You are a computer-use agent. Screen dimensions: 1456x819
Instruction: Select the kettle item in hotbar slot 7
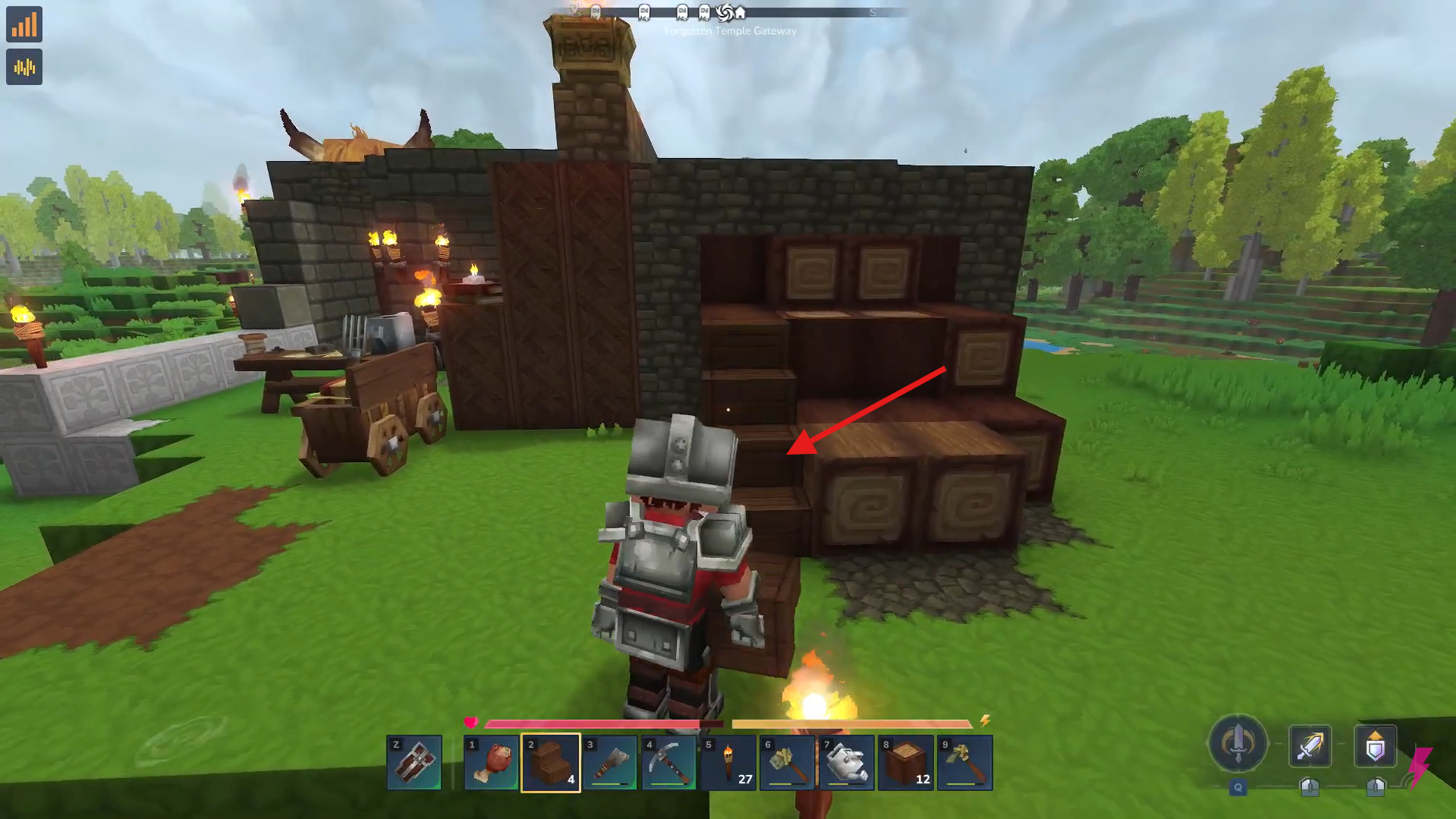point(846,762)
